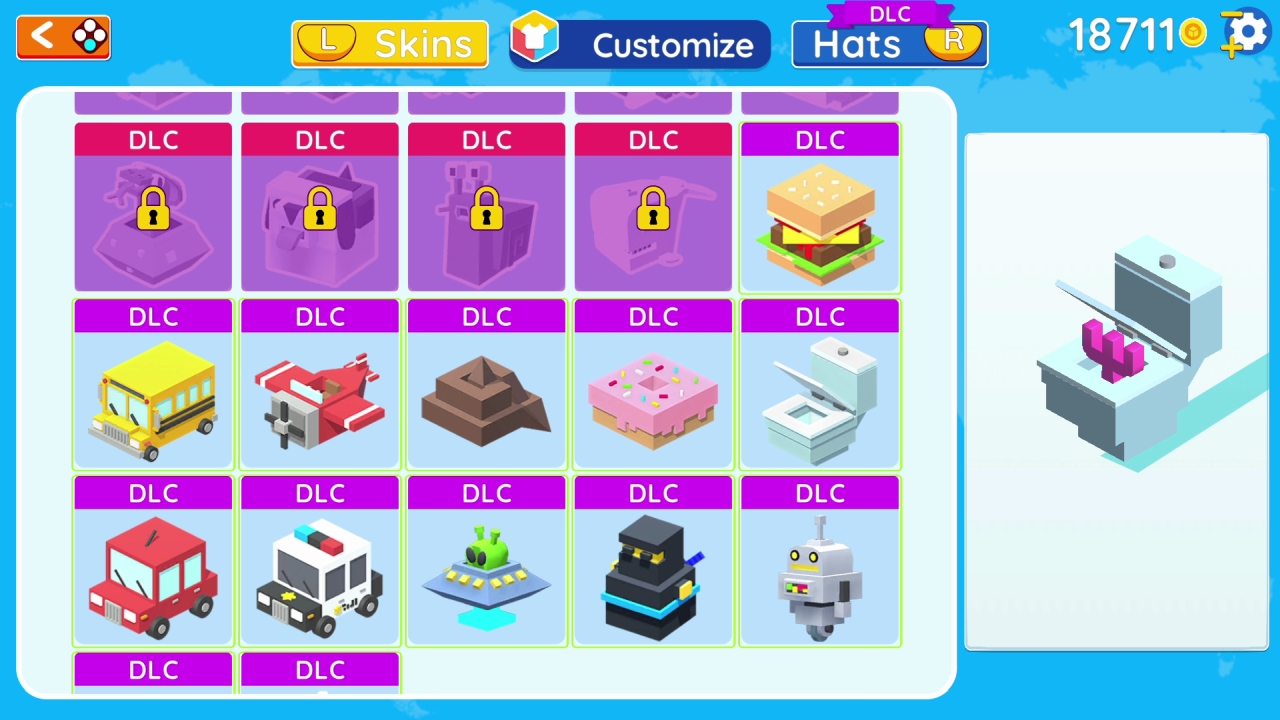1280x720 pixels.
Task: Choose the chocolate swirl hat
Action: click(x=486, y=400)
